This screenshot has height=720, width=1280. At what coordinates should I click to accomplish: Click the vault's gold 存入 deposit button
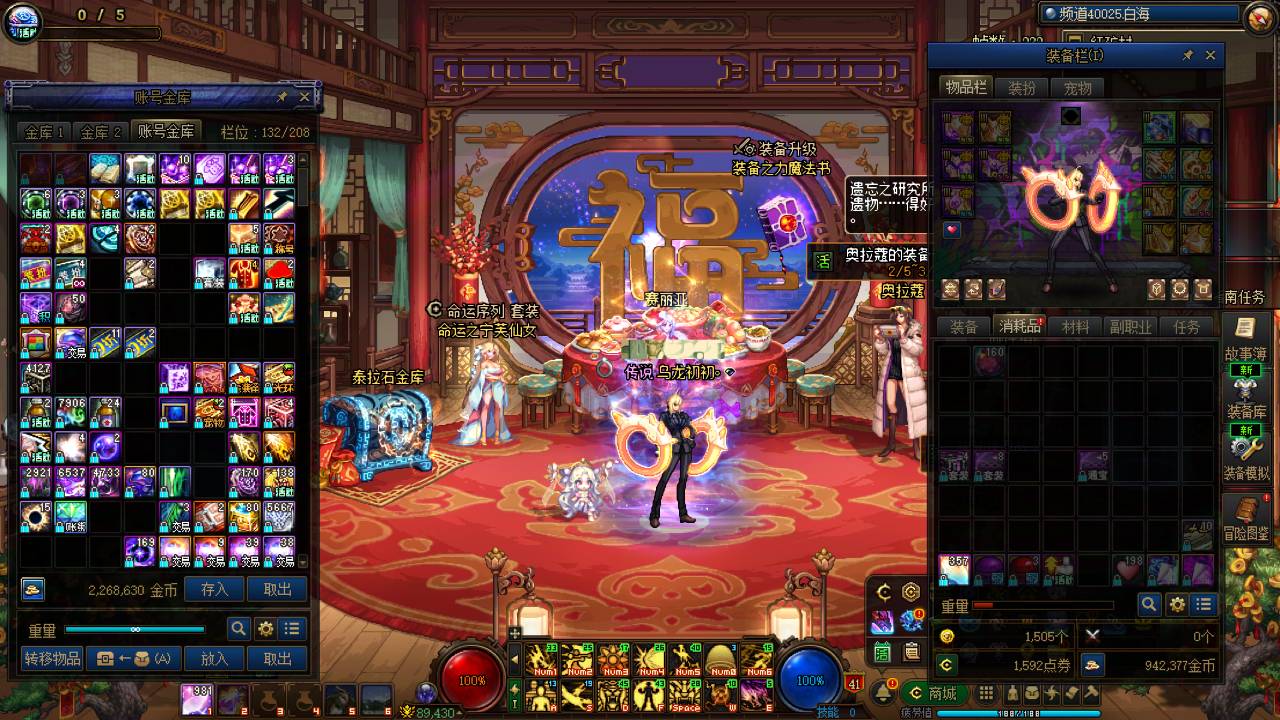(215, 589)
